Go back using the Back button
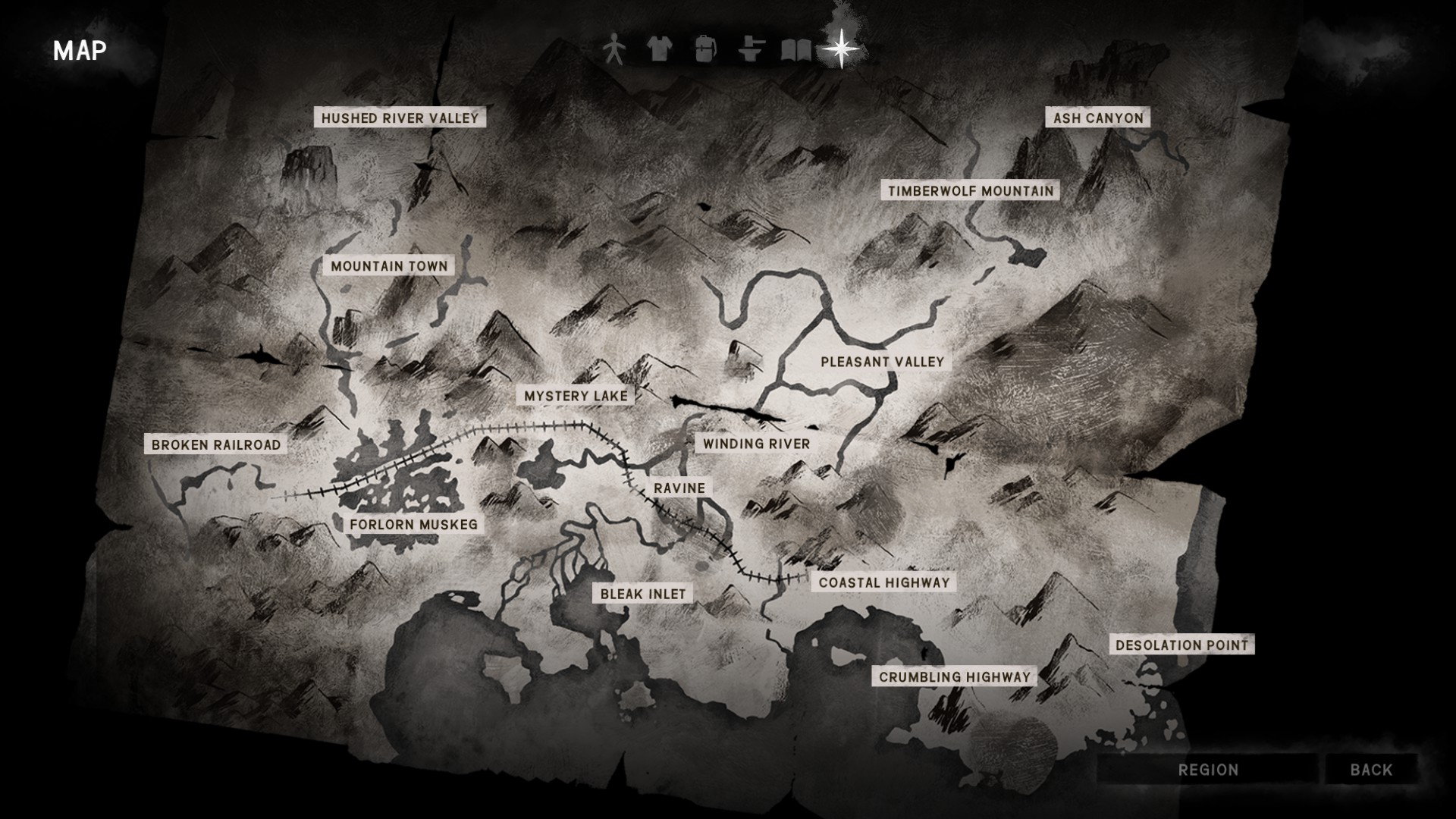1456x819 pixels. click(x=1371, y=770)
